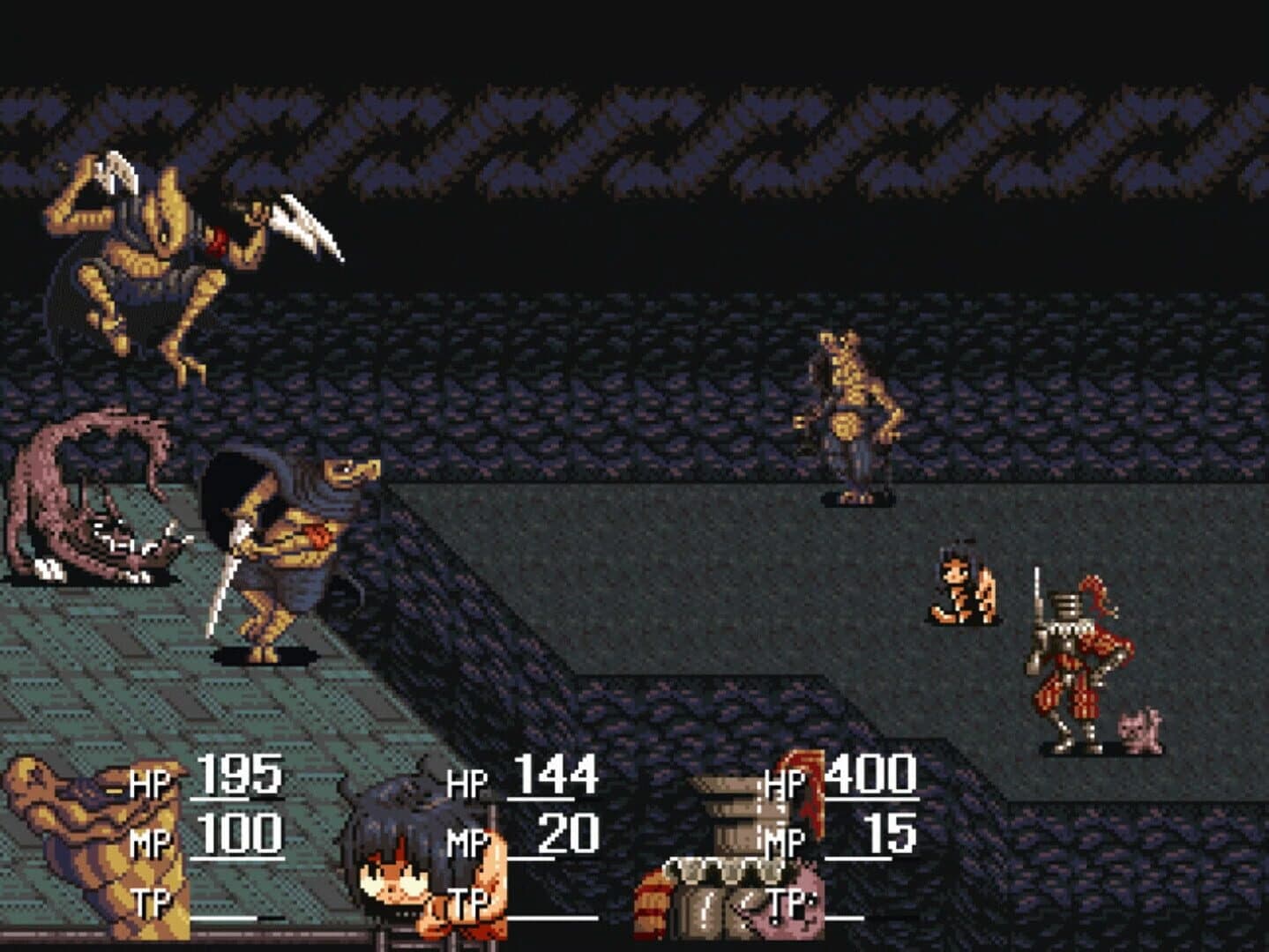Click the small pink pig behind the knight
The image size is (1269, 952).
tap(1138, 723)
